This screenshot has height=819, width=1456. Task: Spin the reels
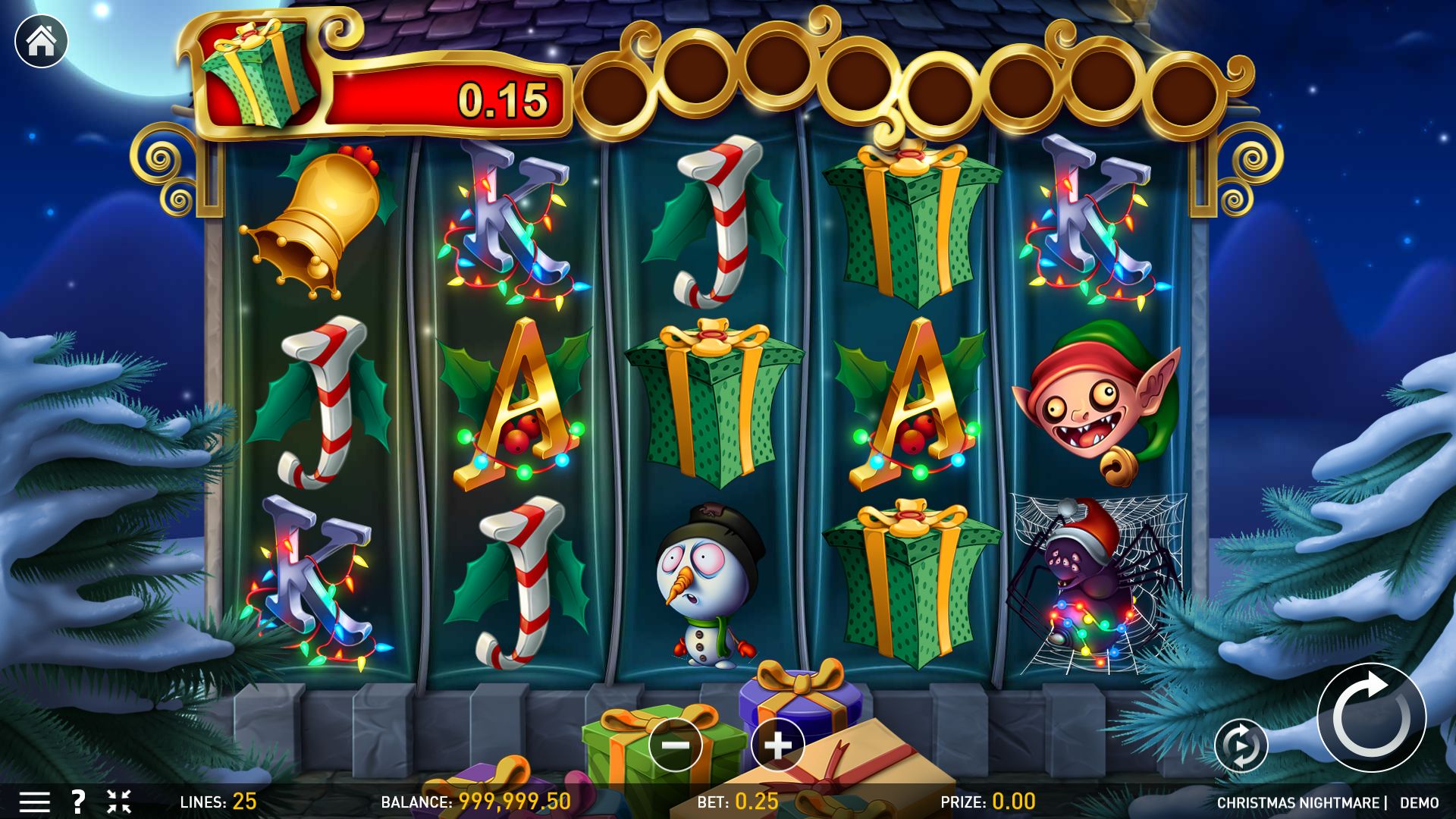pos(1371,717)
